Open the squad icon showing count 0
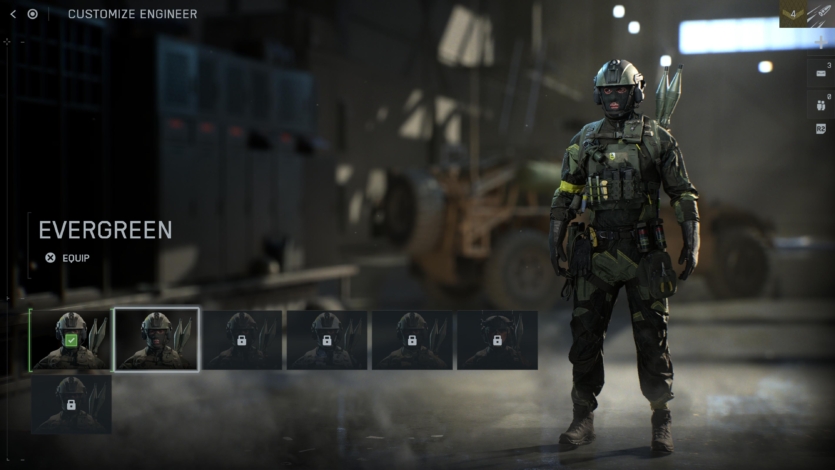 point(822,103)
